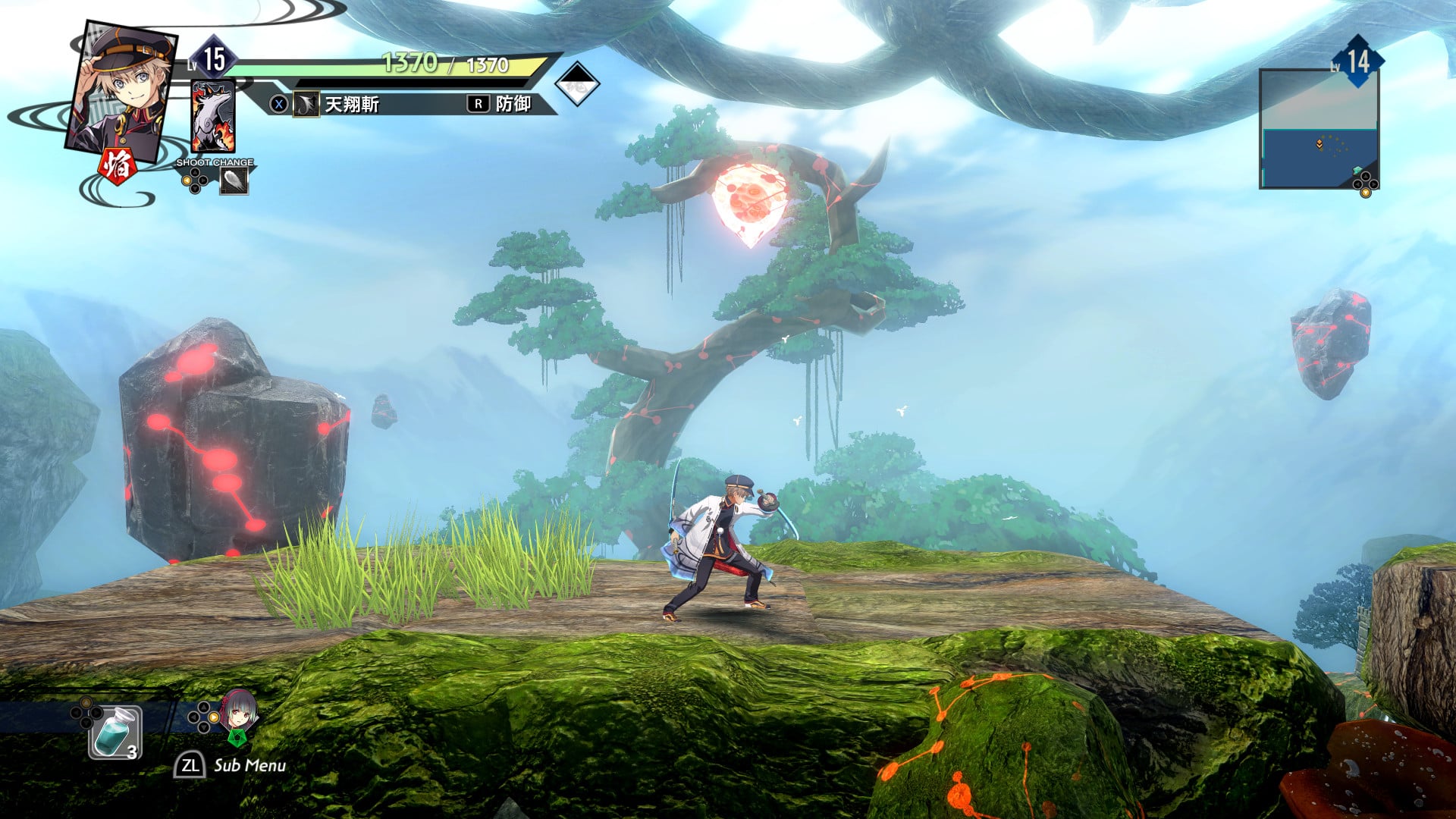Image resolution: width=1456 pixels, height=819 pixels.
Task: Click the black and white diamond emblem
Action: click(577, 84)
